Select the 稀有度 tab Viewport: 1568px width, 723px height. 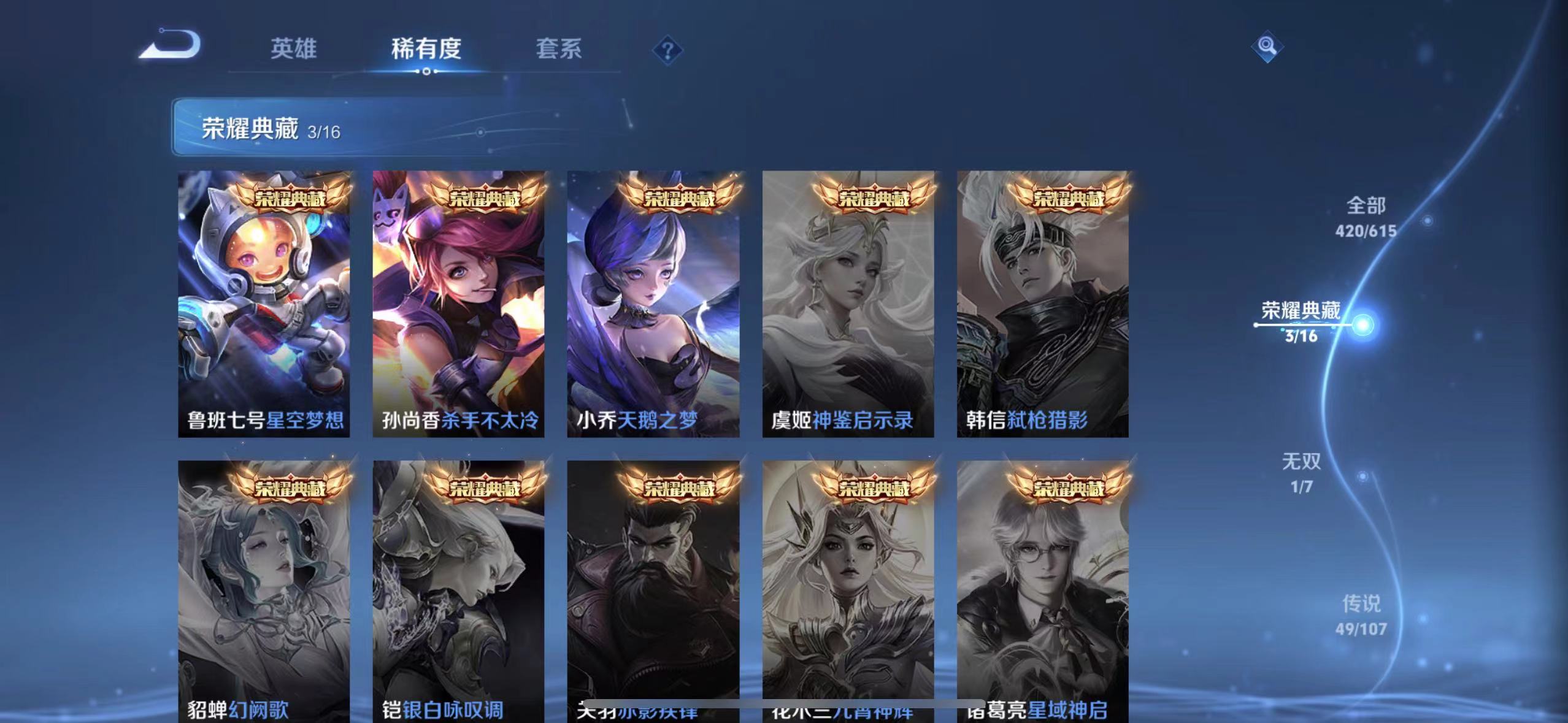tap(426, 49)
